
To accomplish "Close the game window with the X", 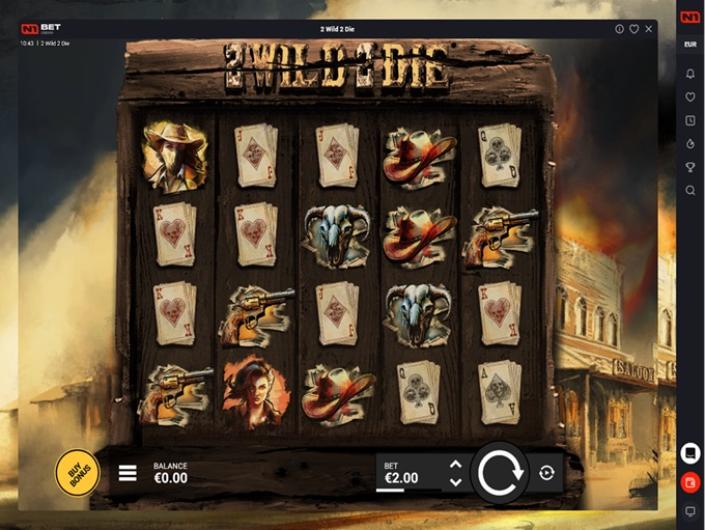I will pos(648,29).
